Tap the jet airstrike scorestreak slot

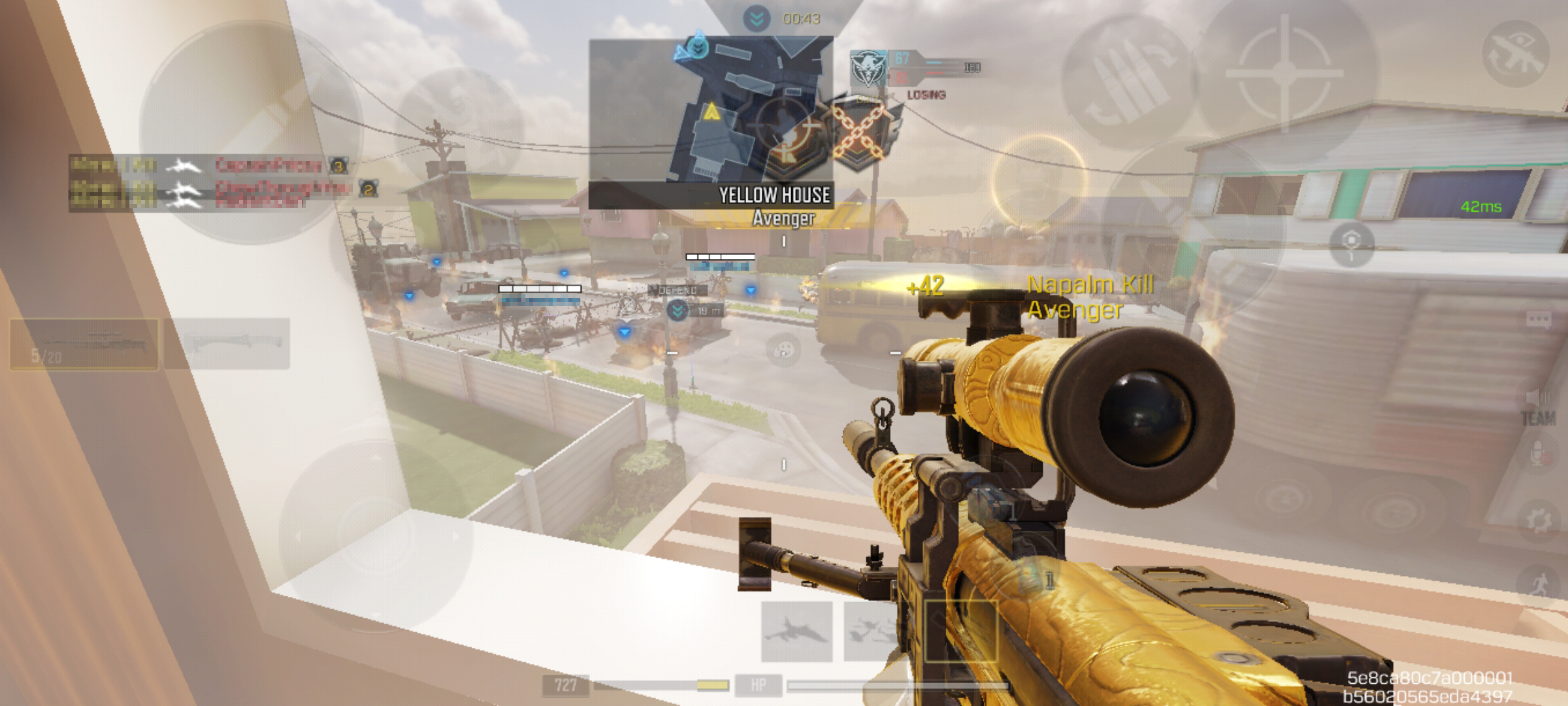(x=797, y=632)
